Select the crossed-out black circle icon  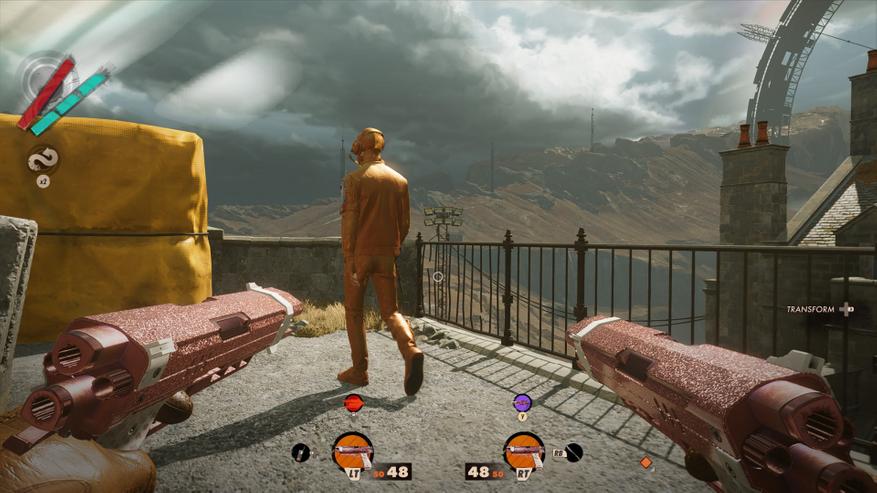[573, 452]
